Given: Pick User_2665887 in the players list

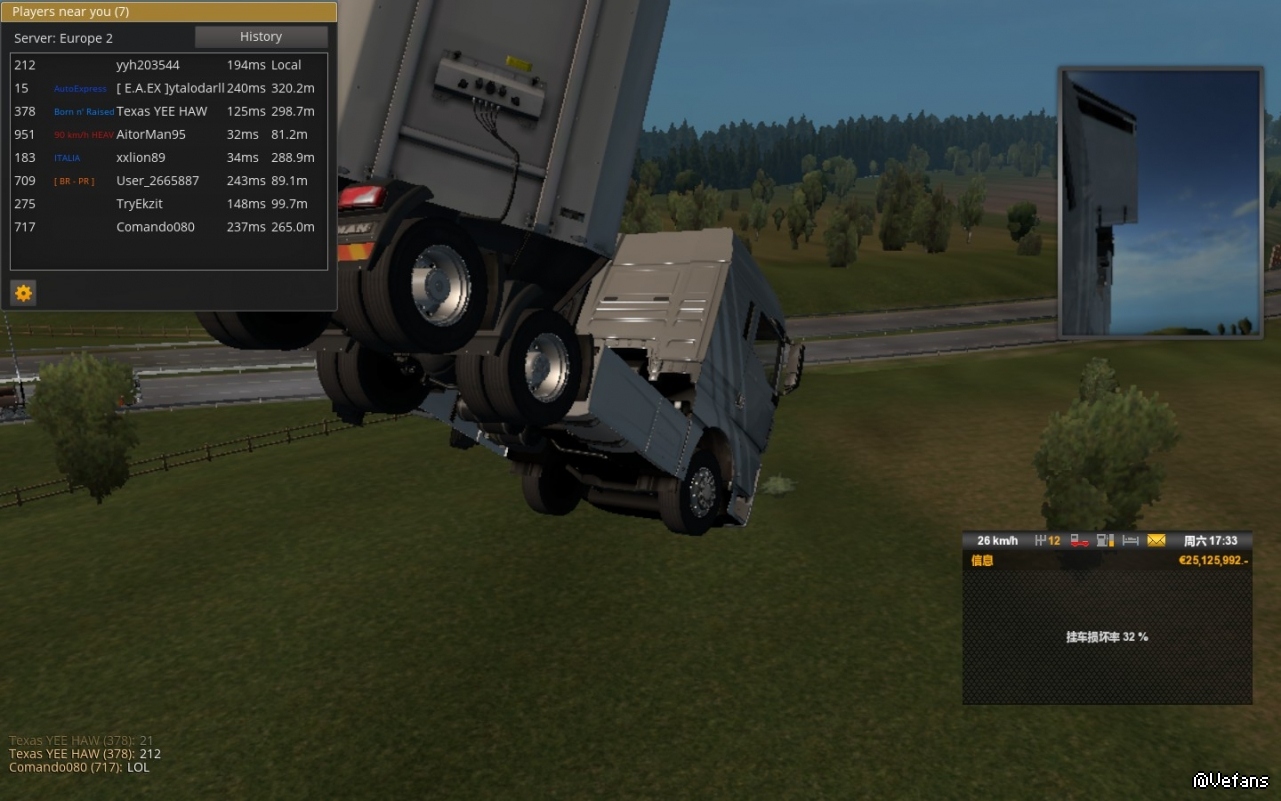Looking at the screenshot, I should (x=157, y=181).
